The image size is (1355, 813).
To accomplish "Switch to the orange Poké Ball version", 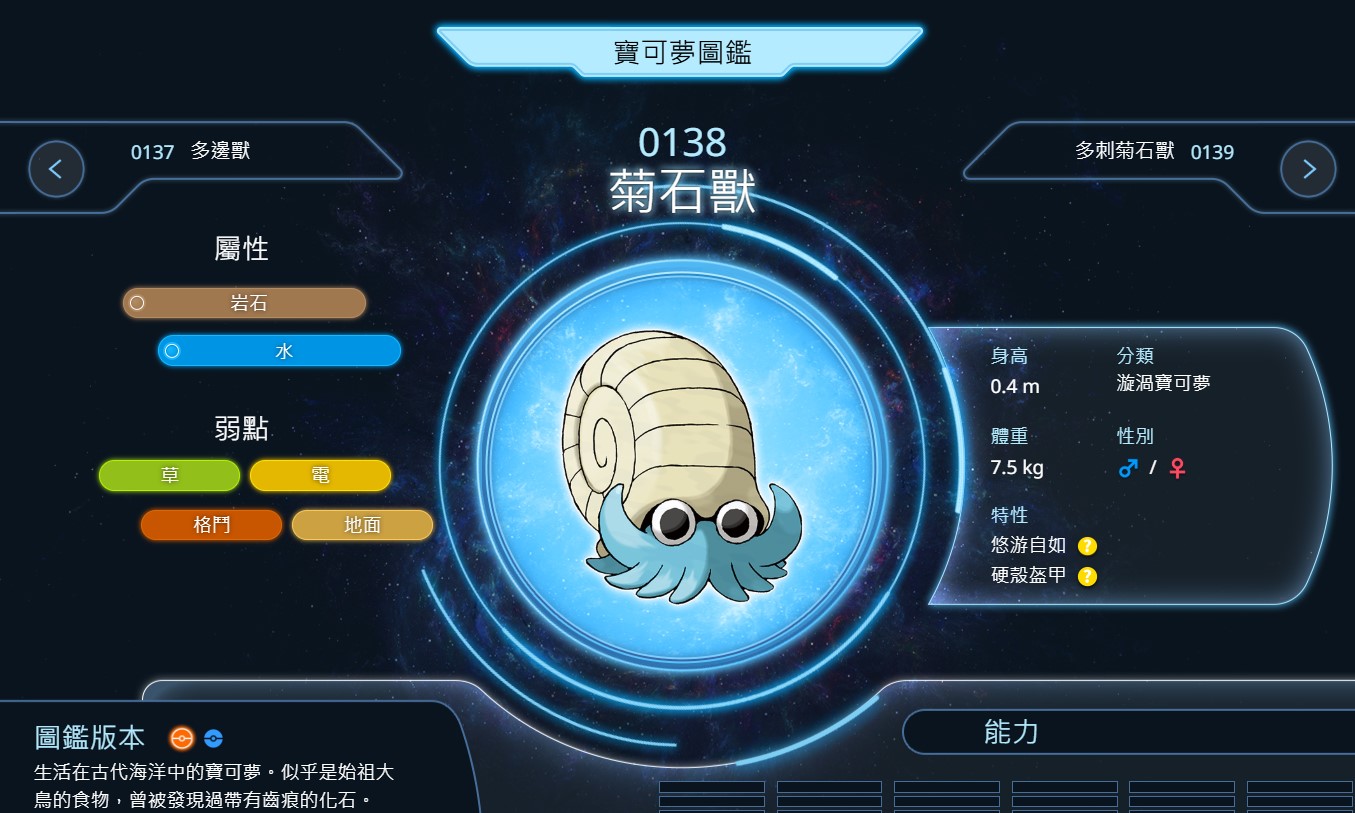I will 181,739.
